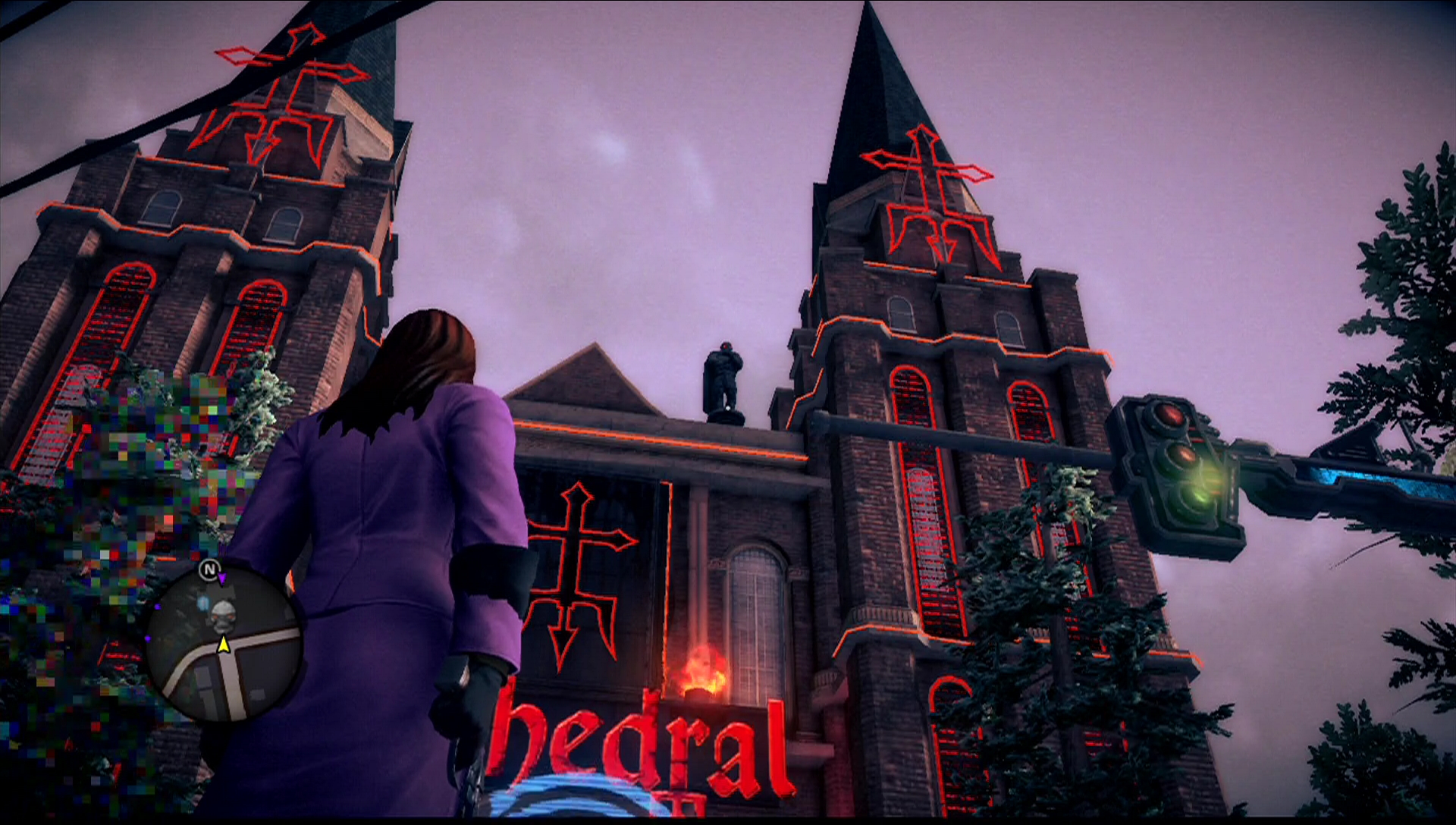
Task: Click the yellow player arrow on the minimap
Action: [224, 645]
